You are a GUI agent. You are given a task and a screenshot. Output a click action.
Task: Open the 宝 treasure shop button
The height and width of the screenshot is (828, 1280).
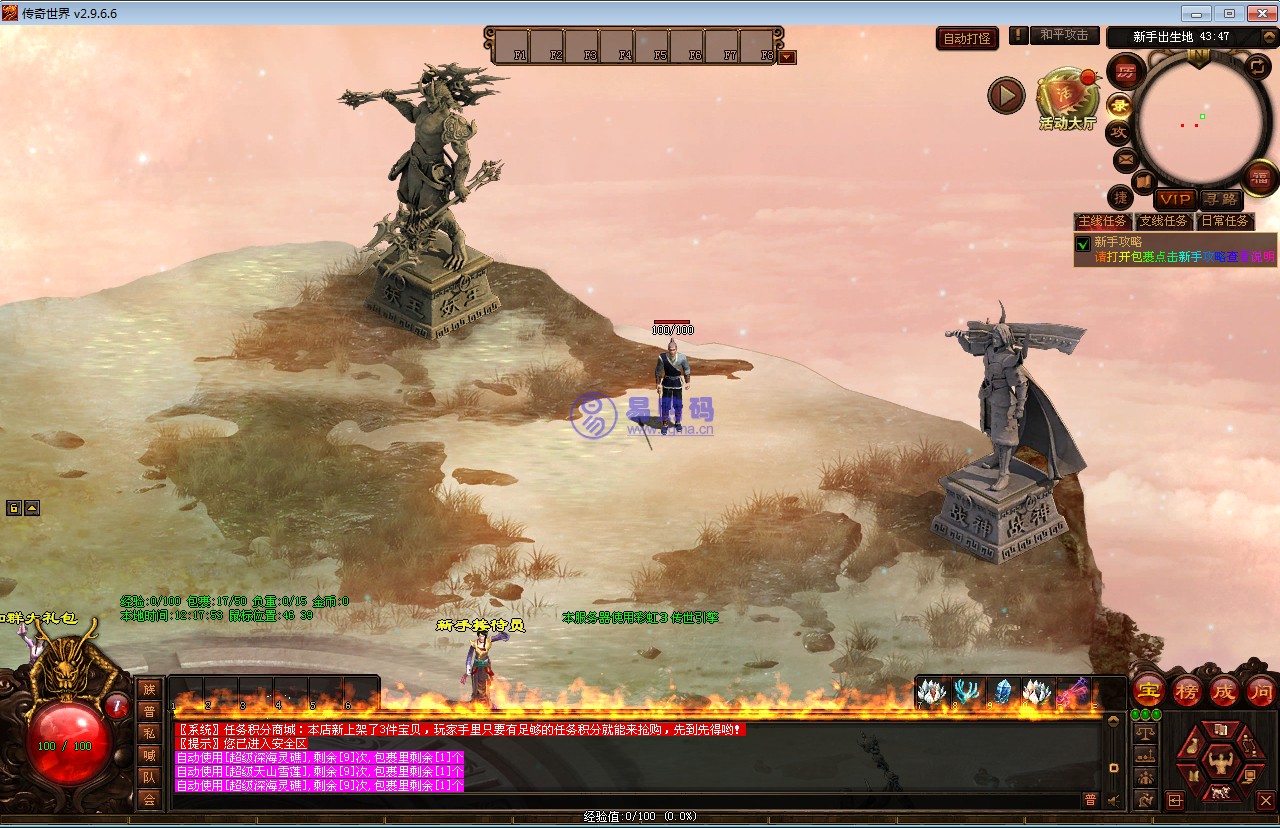(x=1148, y=690)
